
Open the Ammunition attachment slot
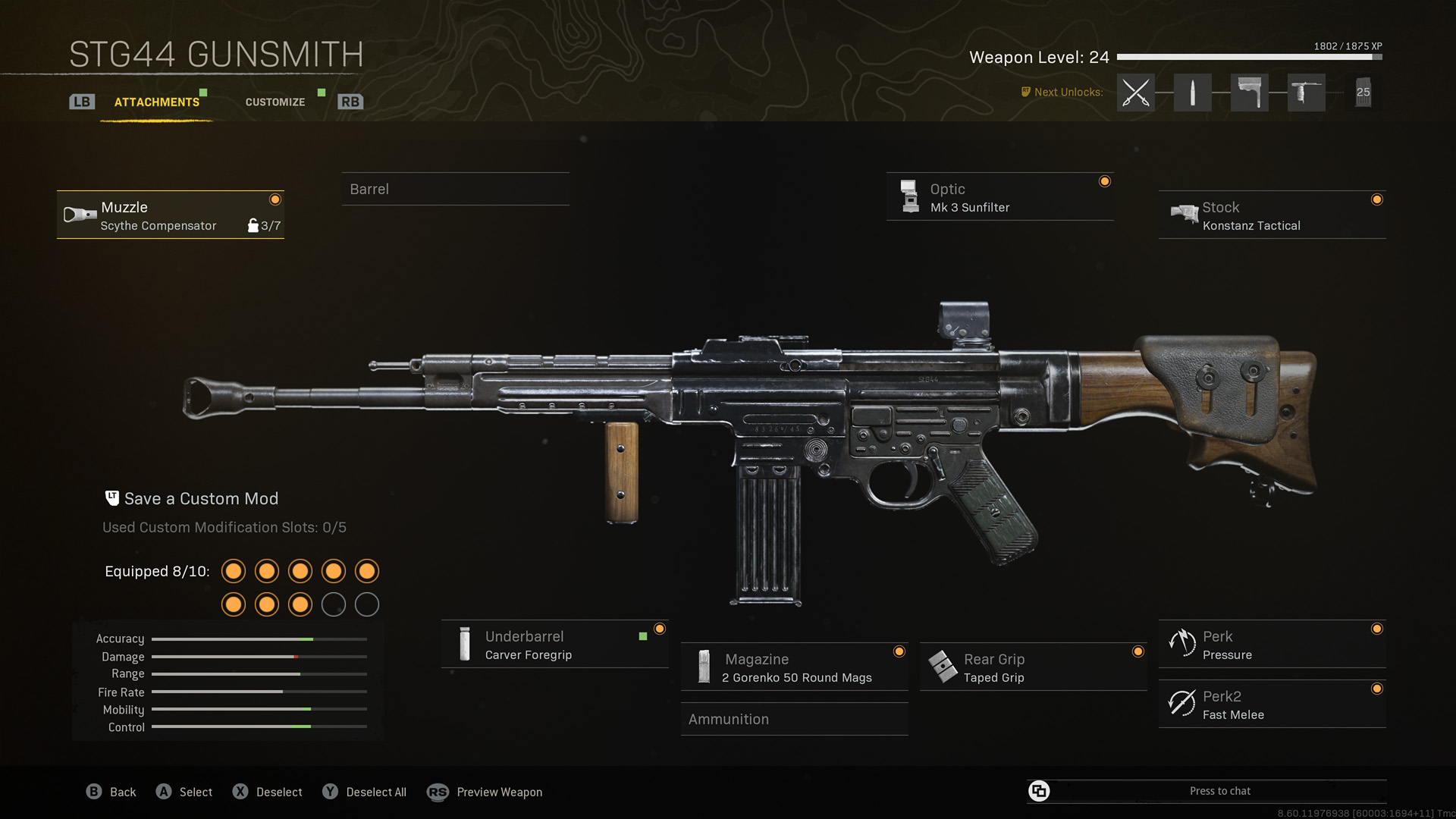click(x=793, y=719)
